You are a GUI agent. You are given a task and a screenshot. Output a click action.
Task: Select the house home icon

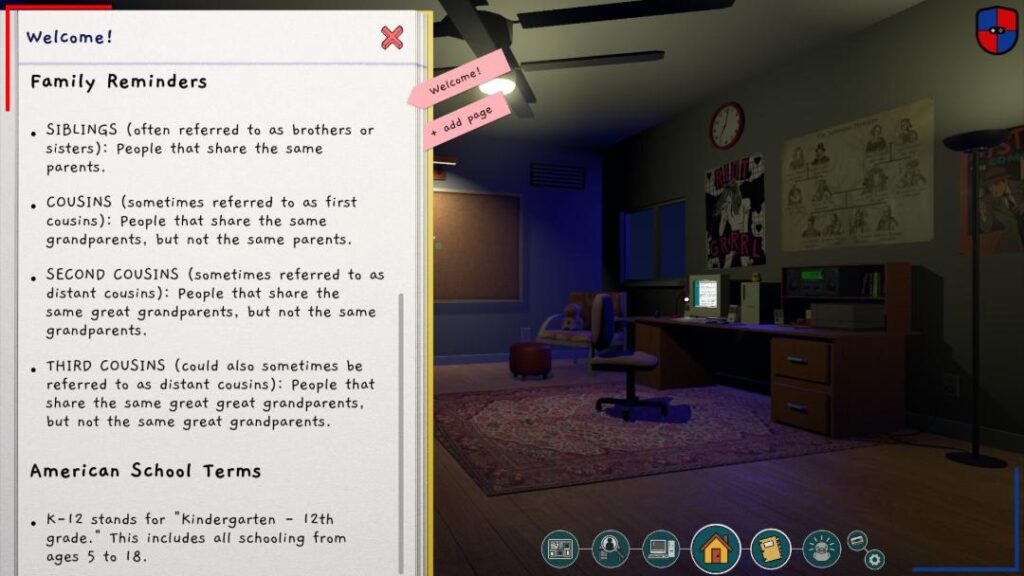pos(715,548)
